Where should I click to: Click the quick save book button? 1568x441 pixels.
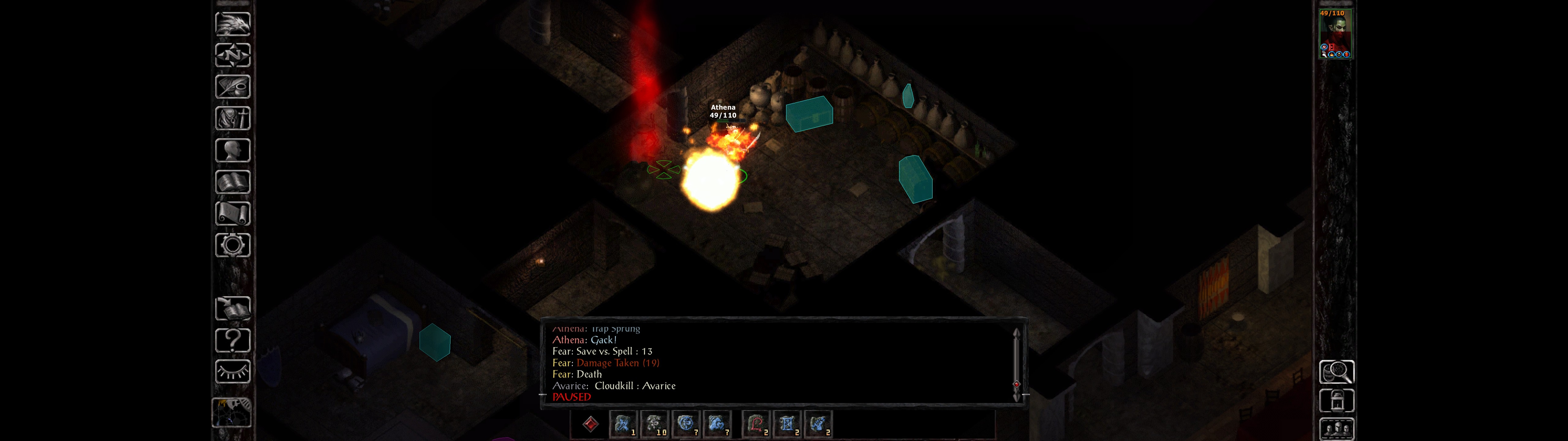point(232,309)
